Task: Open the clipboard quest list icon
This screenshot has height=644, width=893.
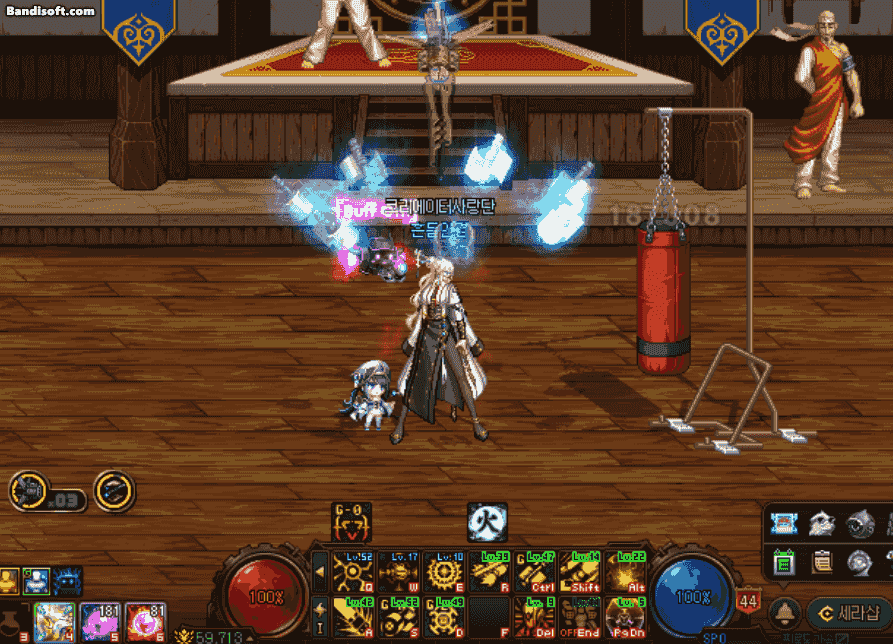Action: (823, 564)
